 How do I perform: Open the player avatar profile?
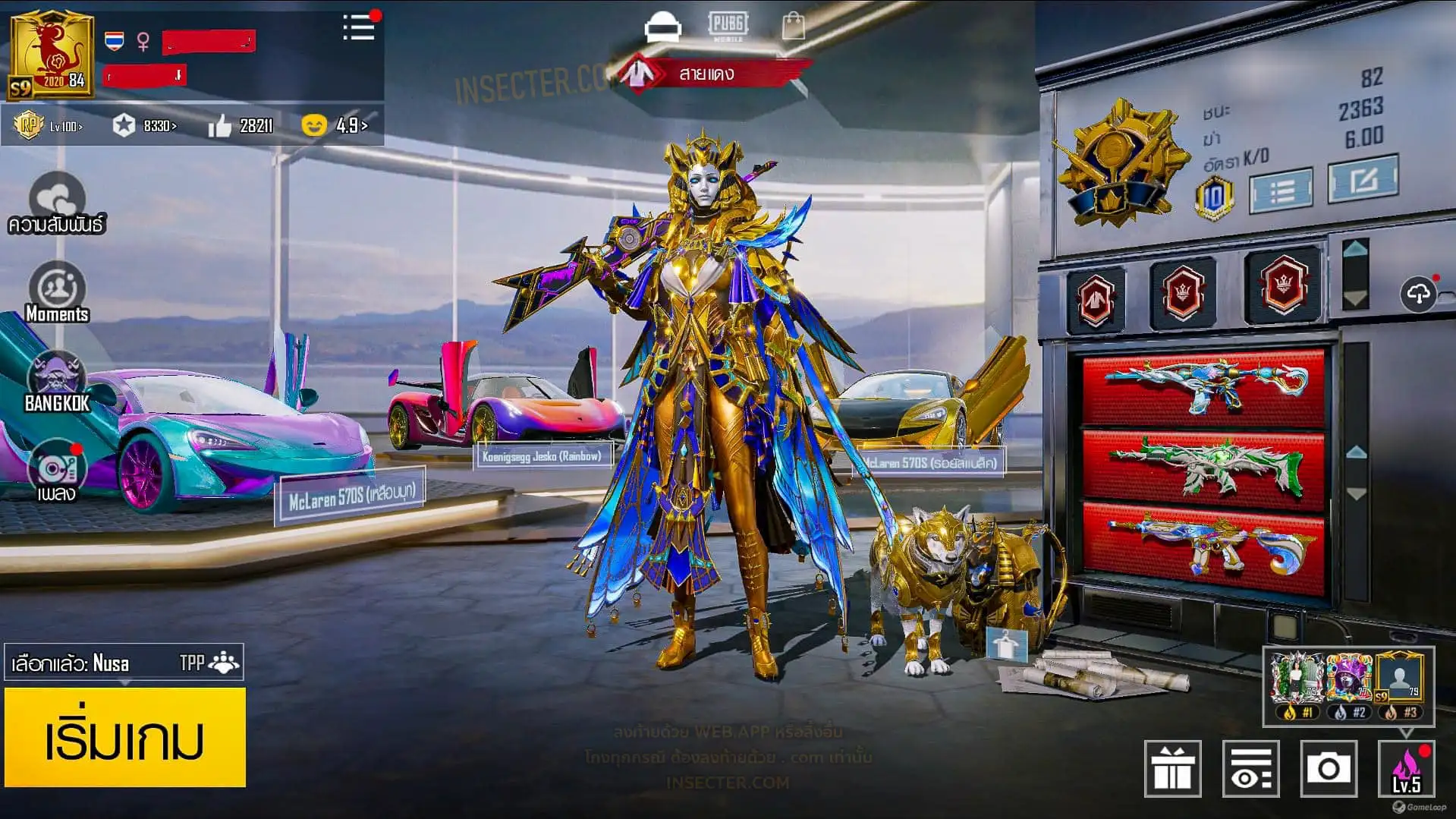[x=51, y=55]
